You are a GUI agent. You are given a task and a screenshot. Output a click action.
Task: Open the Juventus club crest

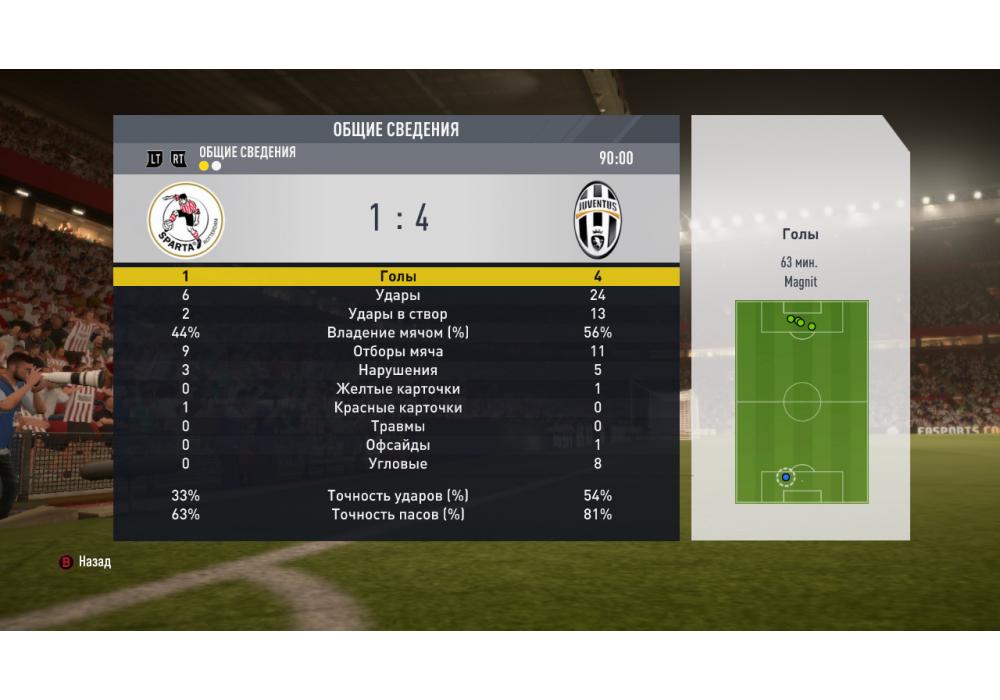[597, 220]
